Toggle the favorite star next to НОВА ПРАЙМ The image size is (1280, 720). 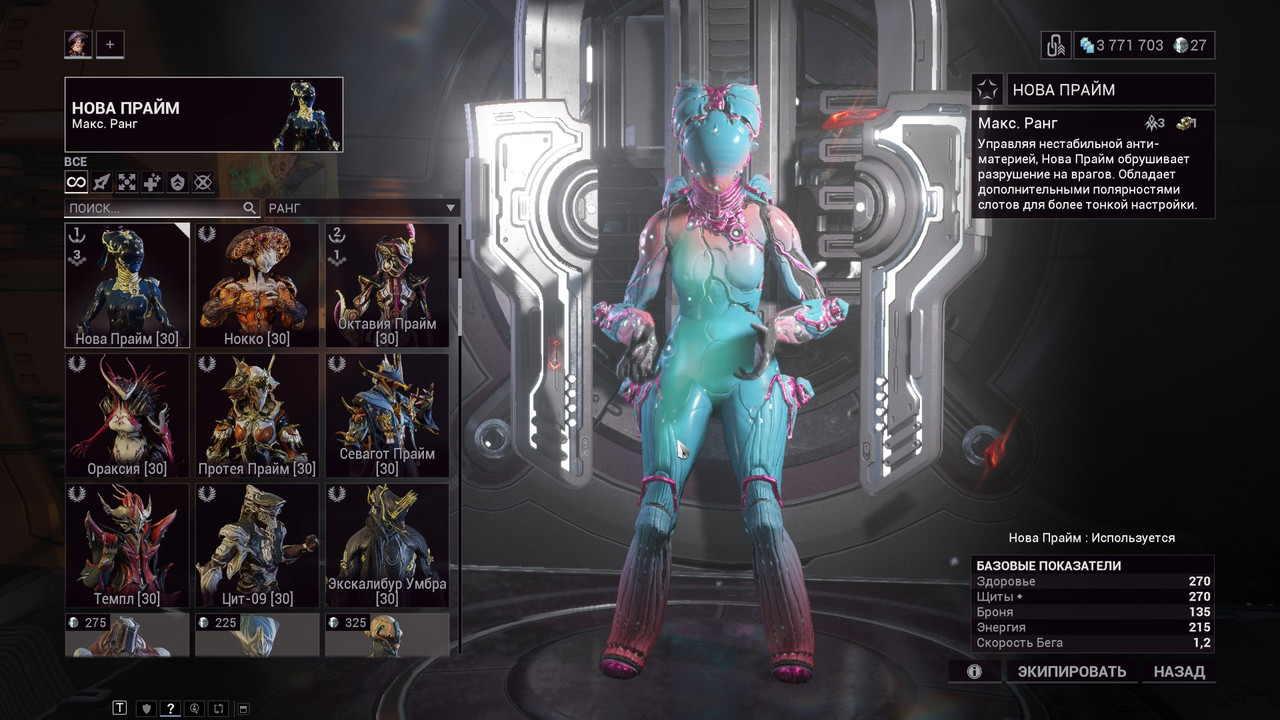[x=987, y=90]
